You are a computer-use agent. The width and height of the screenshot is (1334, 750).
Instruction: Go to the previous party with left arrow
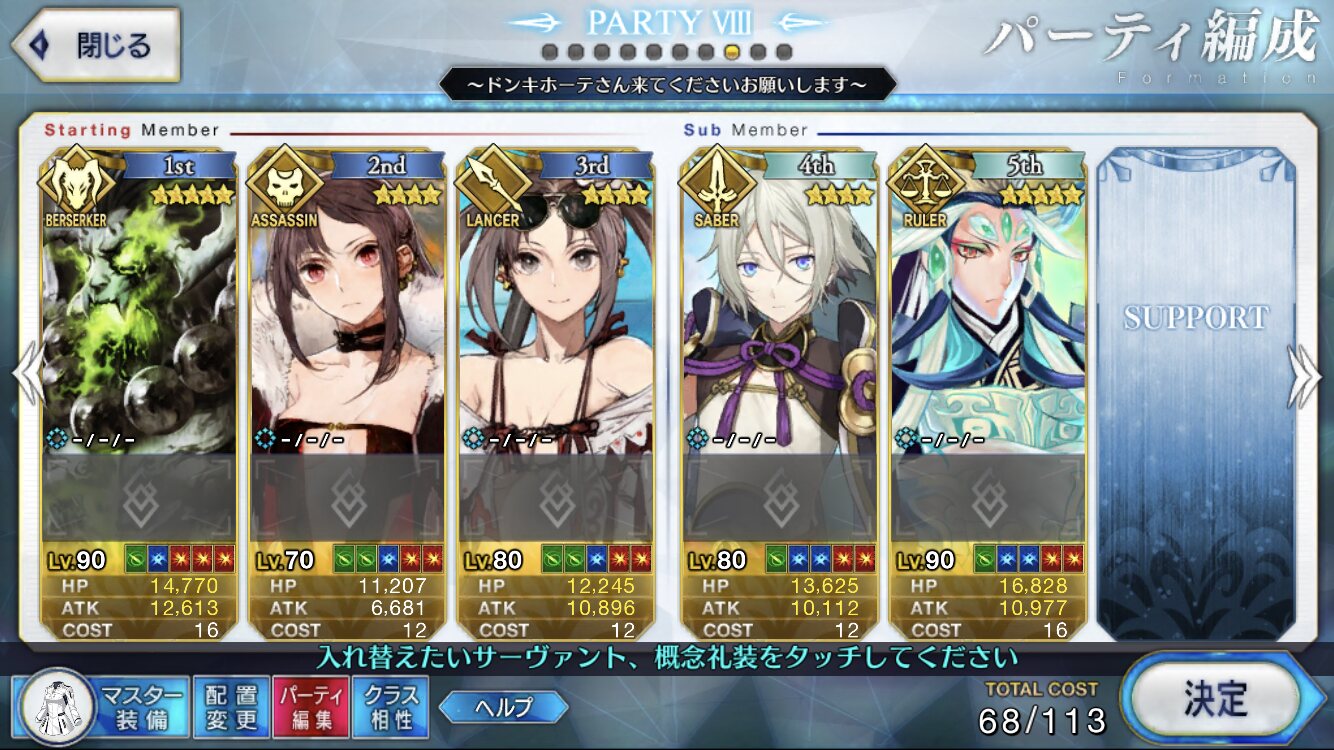[28, 377]
